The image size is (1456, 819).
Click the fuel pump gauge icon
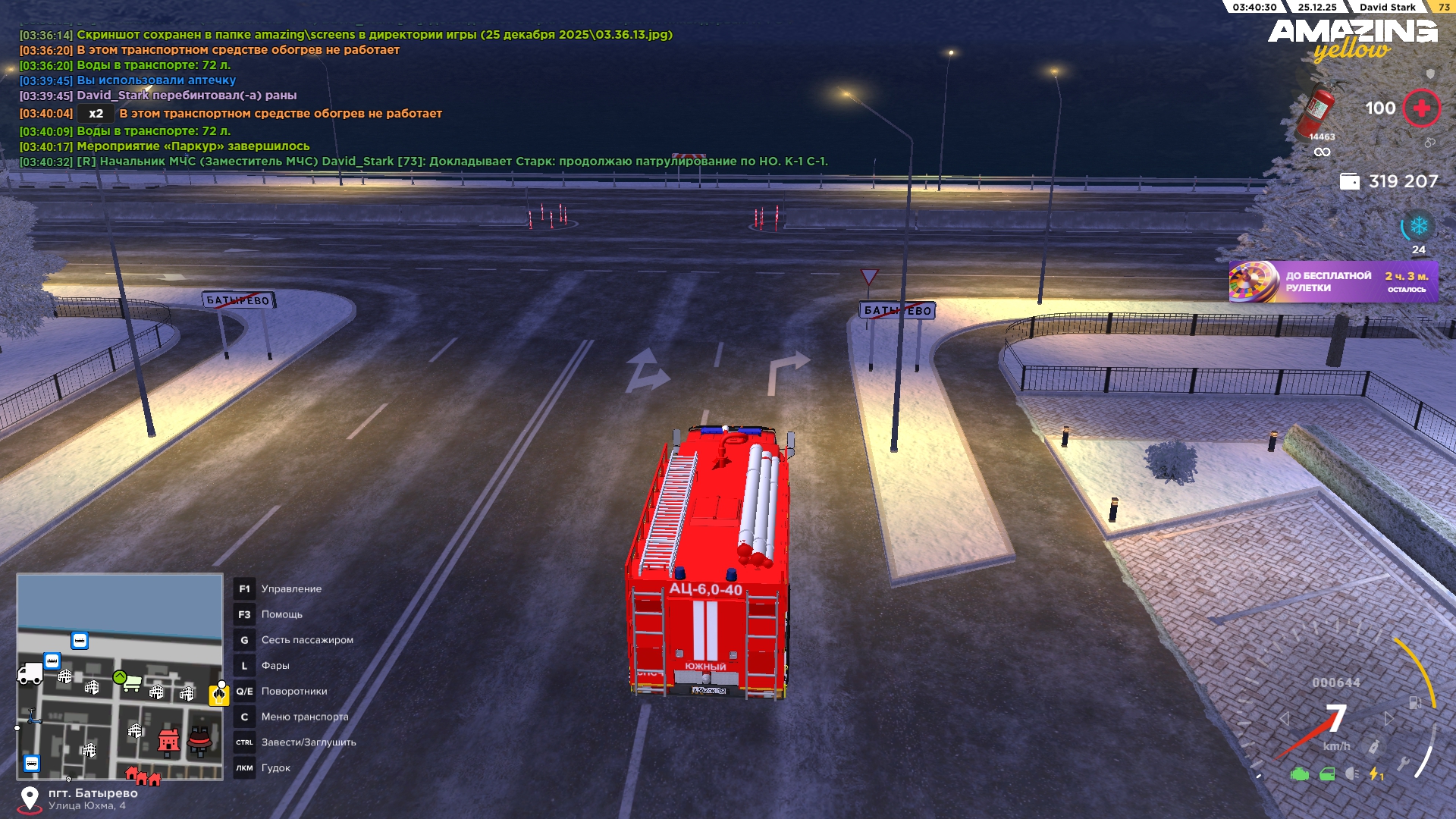click(x=1415, y=703)
